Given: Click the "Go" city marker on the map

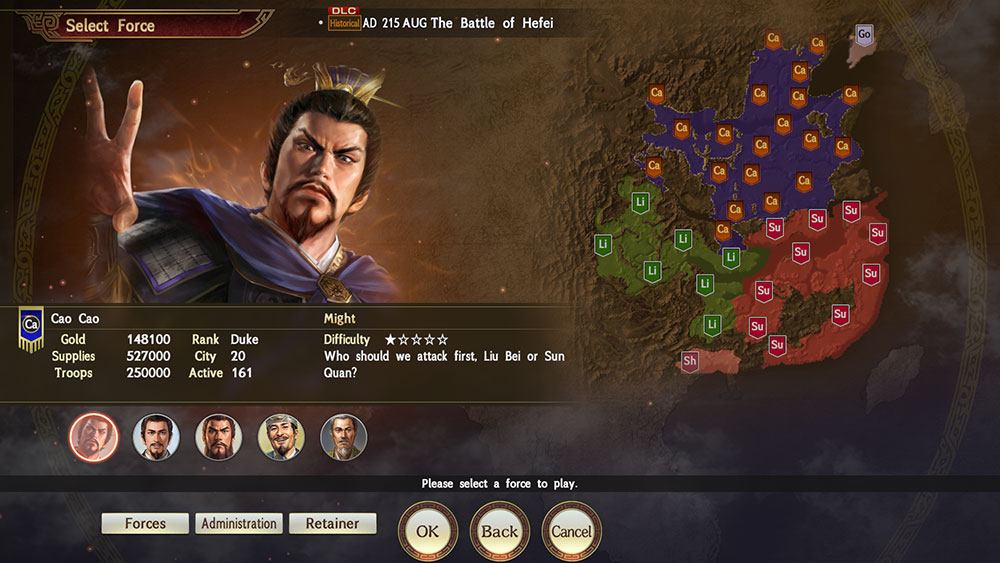Looking at the screenshot, I should pyautogui.click(x=865, y=34).
